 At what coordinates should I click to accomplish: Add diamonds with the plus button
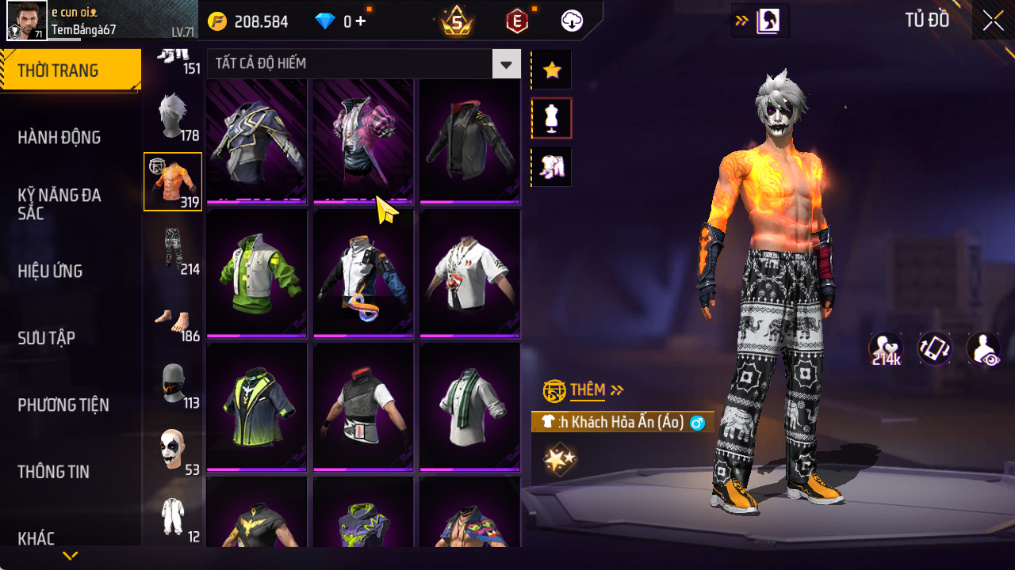pos(360,21)
